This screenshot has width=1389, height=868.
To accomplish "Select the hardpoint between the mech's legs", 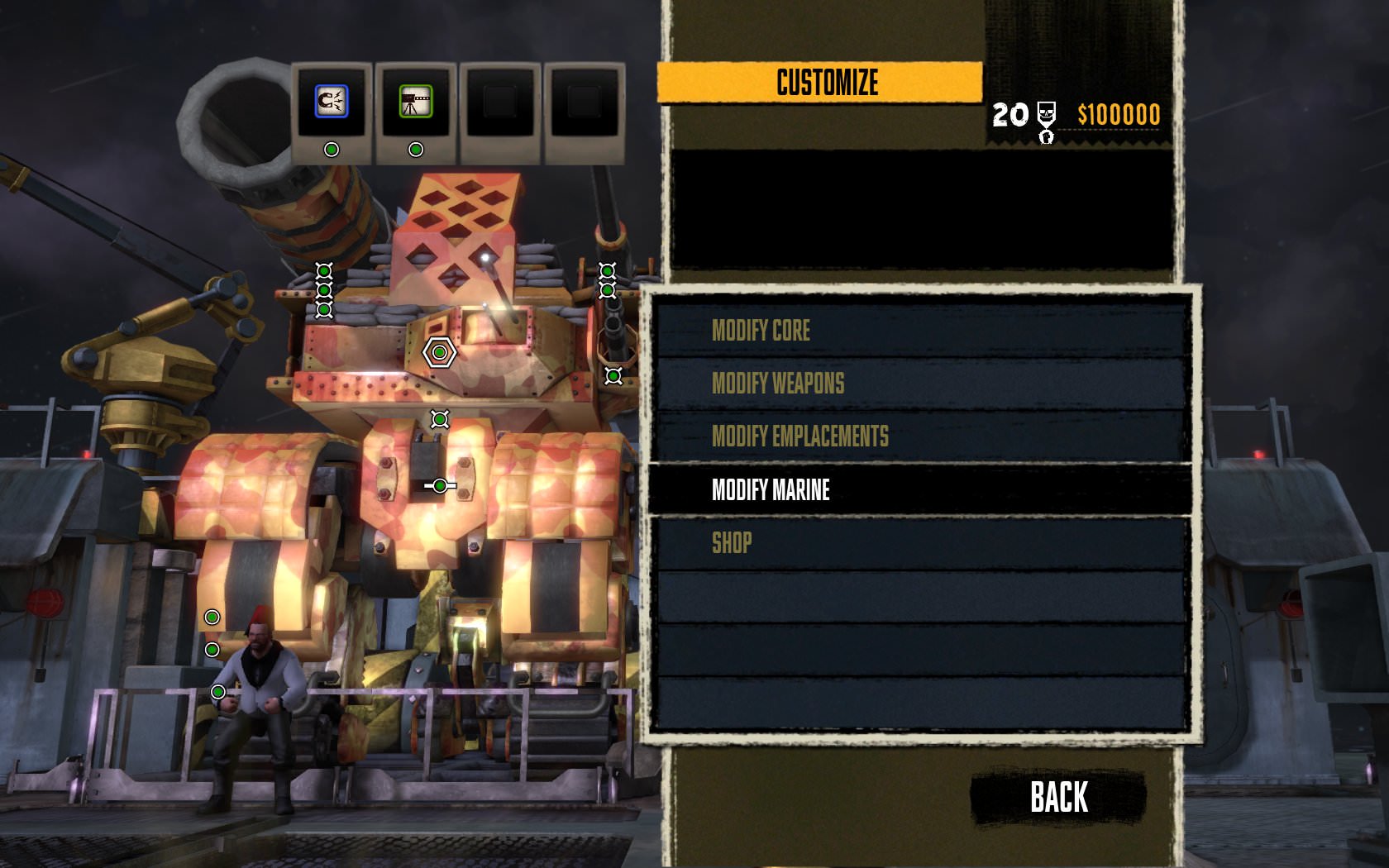I will coord(439,484).
